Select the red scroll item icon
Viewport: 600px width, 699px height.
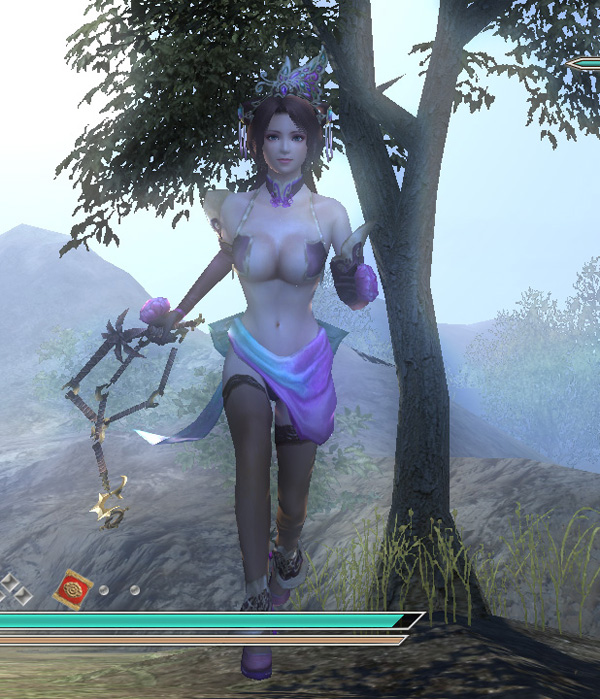(x=72, y=586)
